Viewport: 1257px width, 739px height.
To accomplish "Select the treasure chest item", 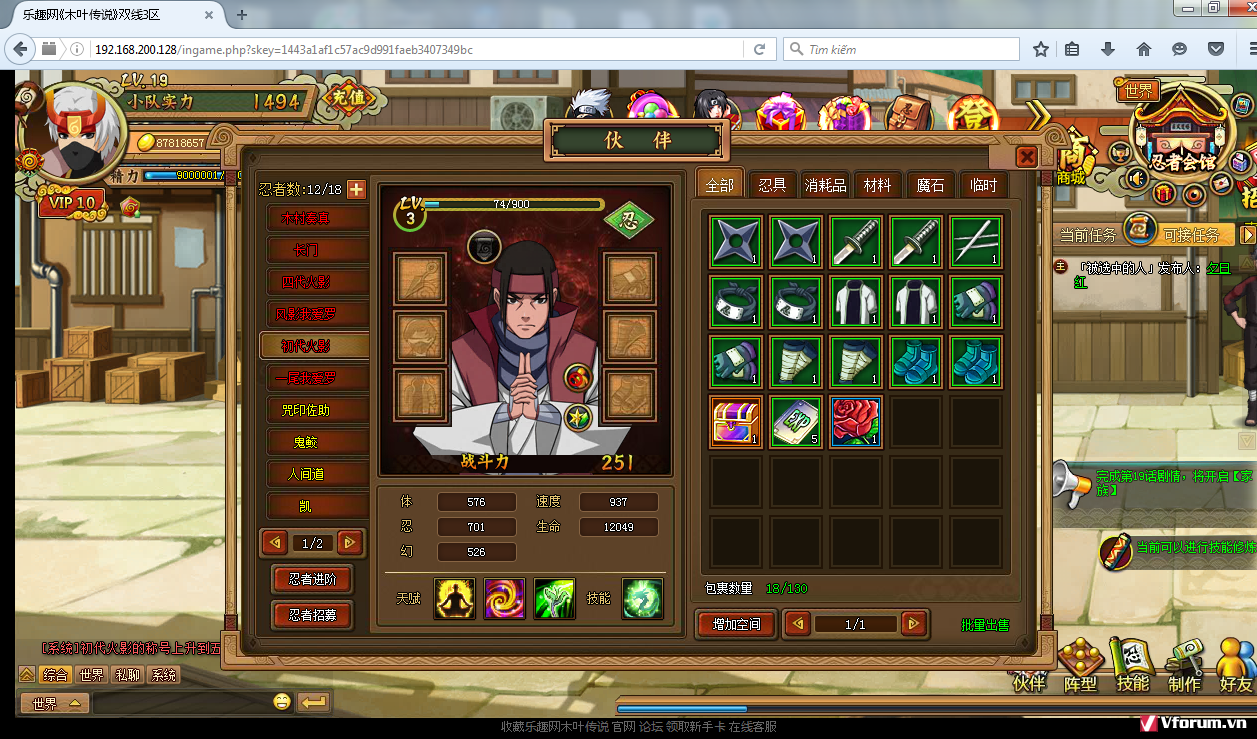I will 736,421.
